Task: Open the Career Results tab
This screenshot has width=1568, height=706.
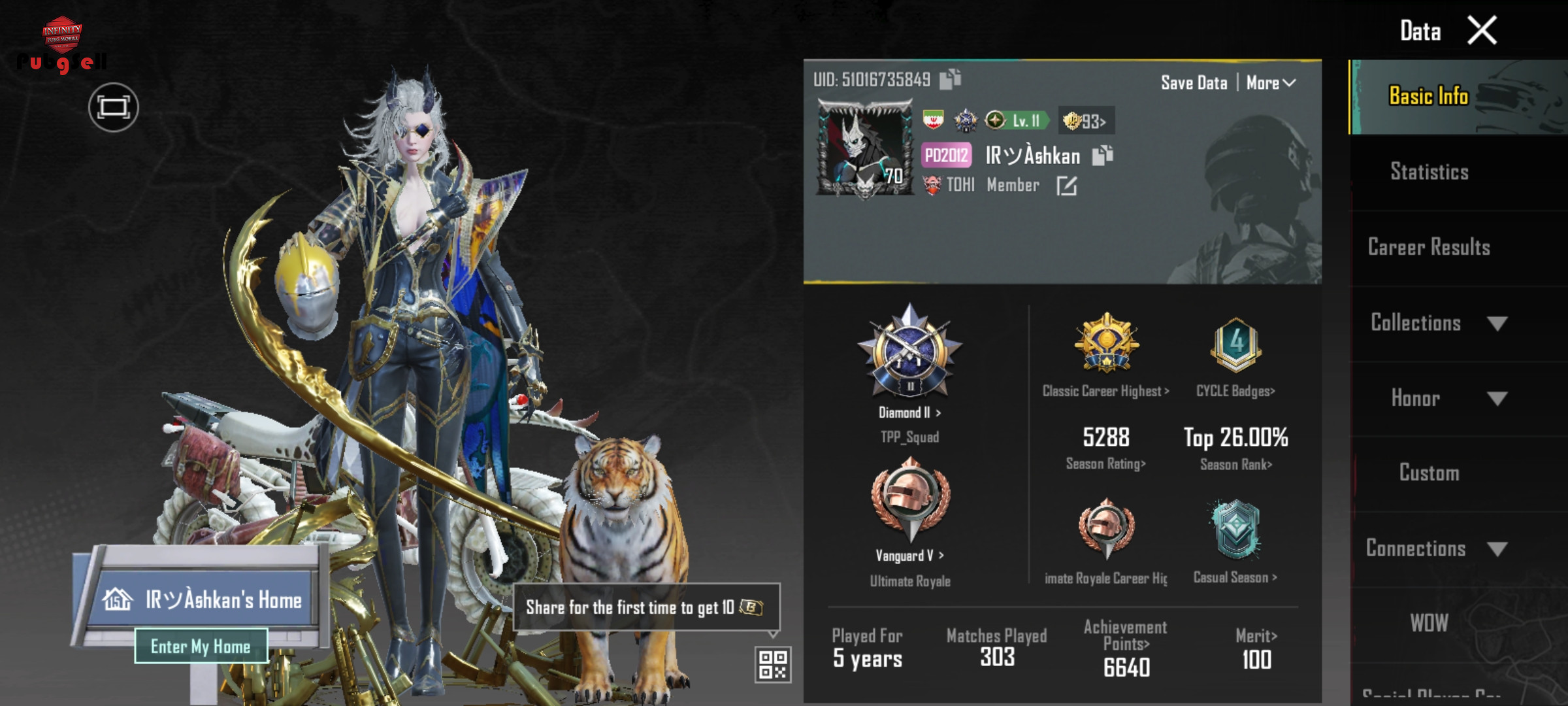Action: click(1429, 247)
